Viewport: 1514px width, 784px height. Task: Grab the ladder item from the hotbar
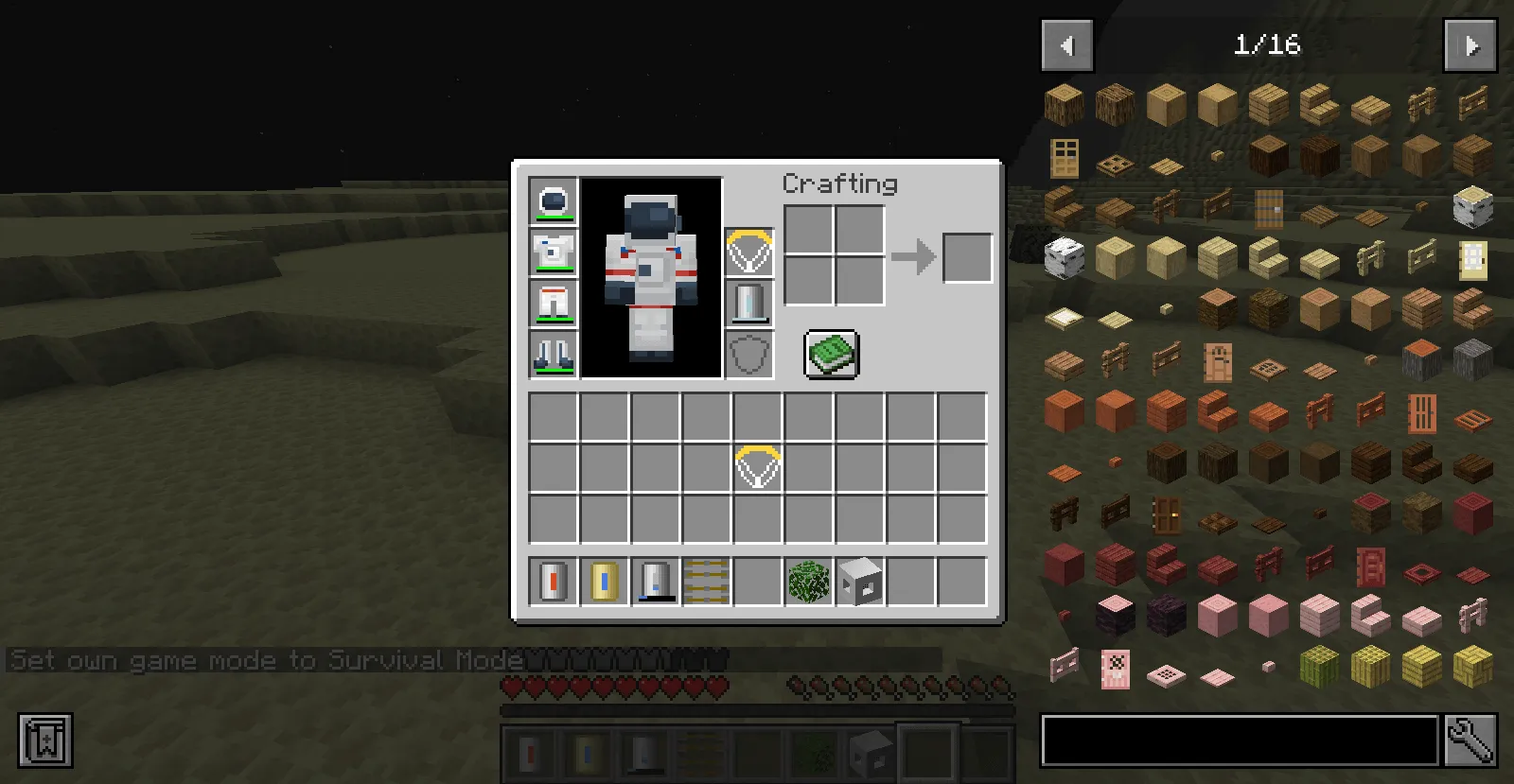(705, 583)
